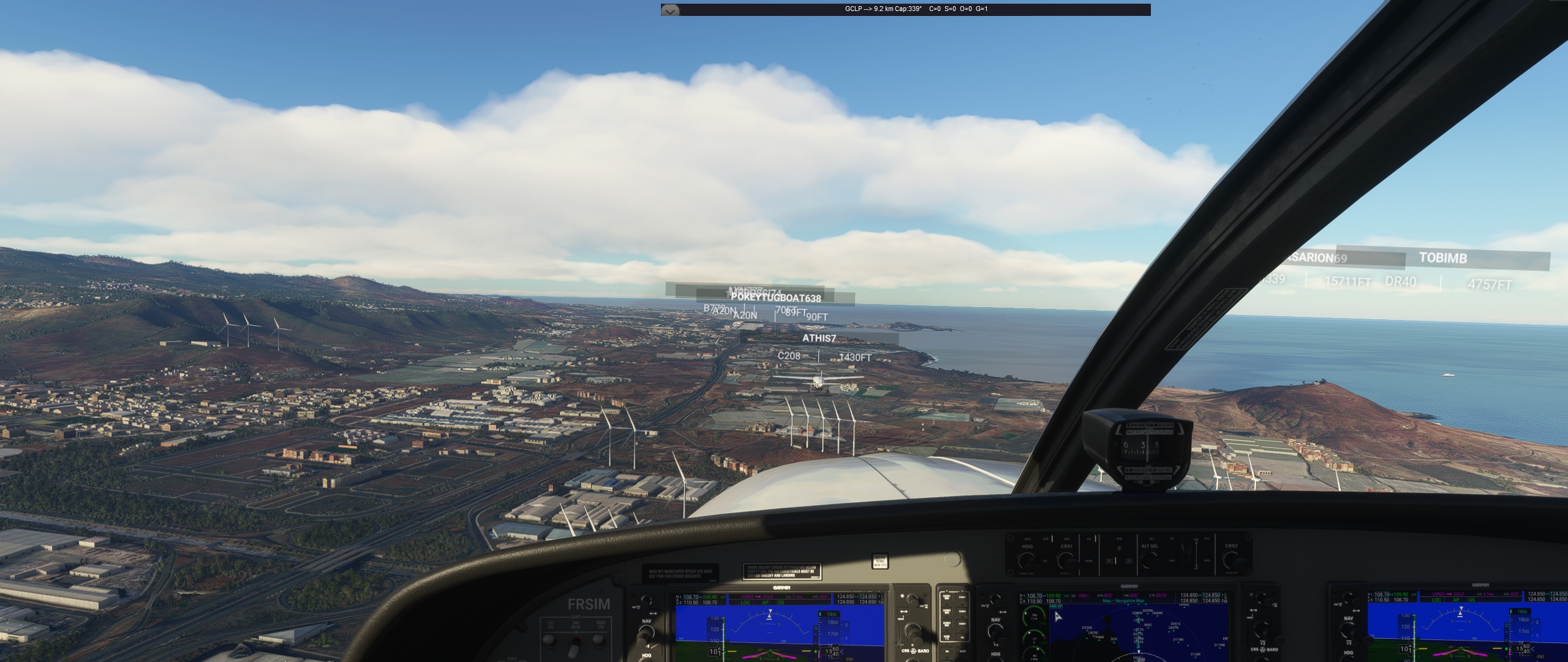Expand the top info bar dropdown arrow
Image resolution: width=1568 pixels, height=662 pixels.
click(670, 10)
